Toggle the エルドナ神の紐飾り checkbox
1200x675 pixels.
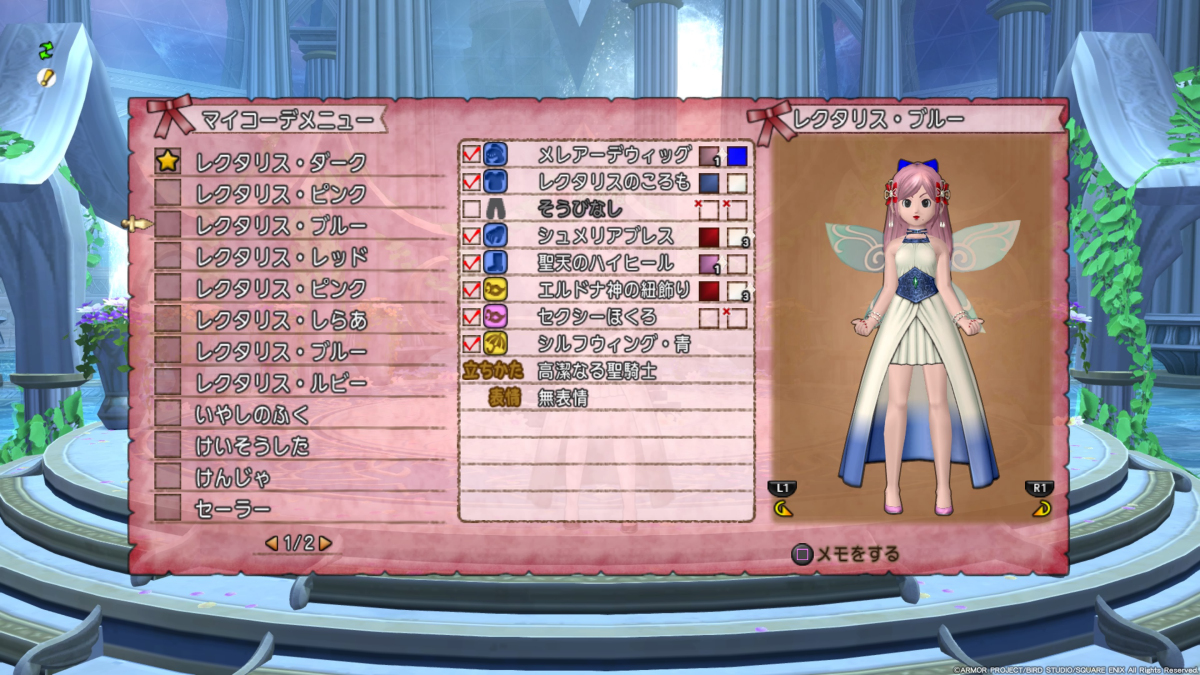472,290
